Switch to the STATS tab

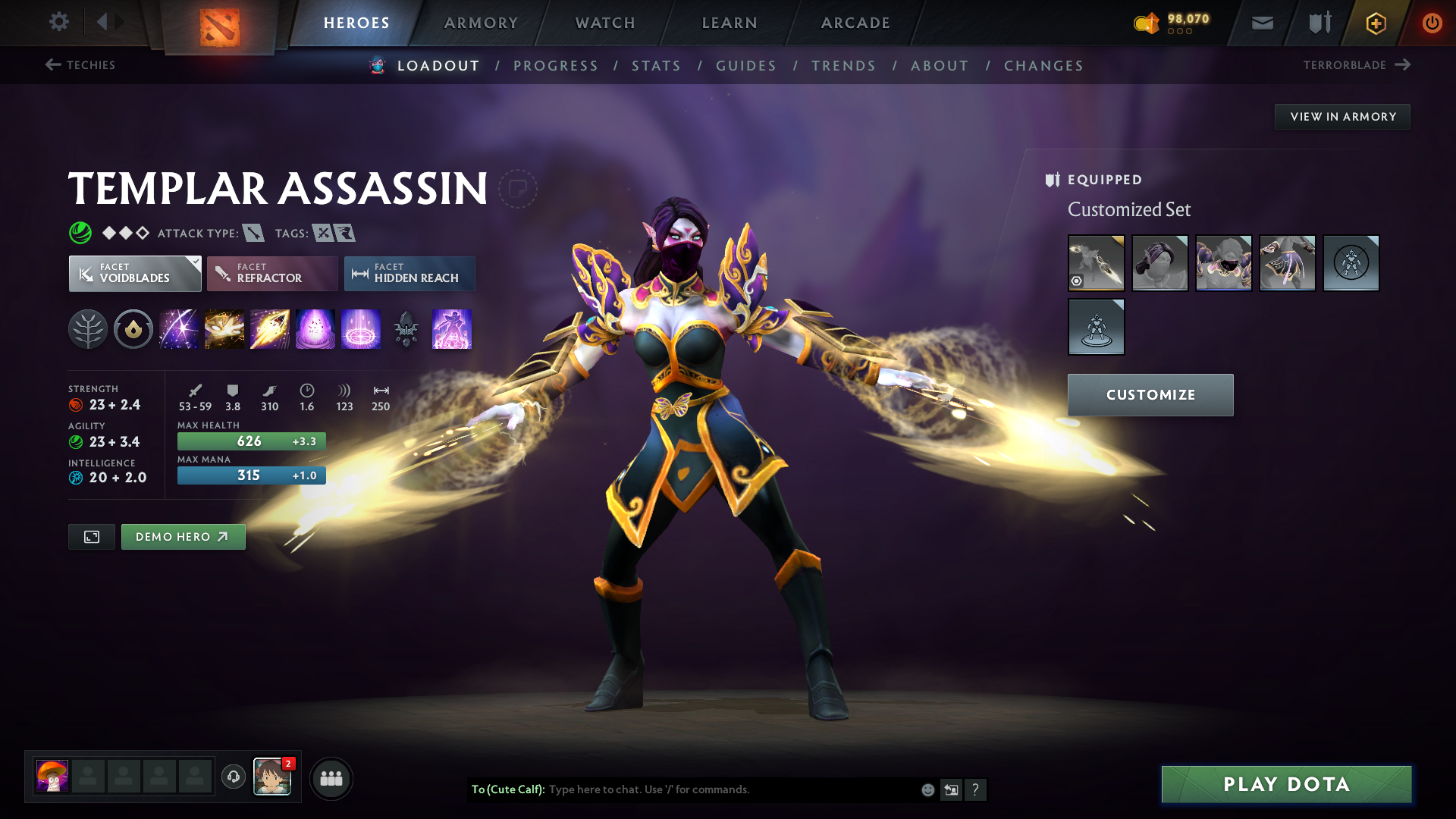tap(657, 66)
